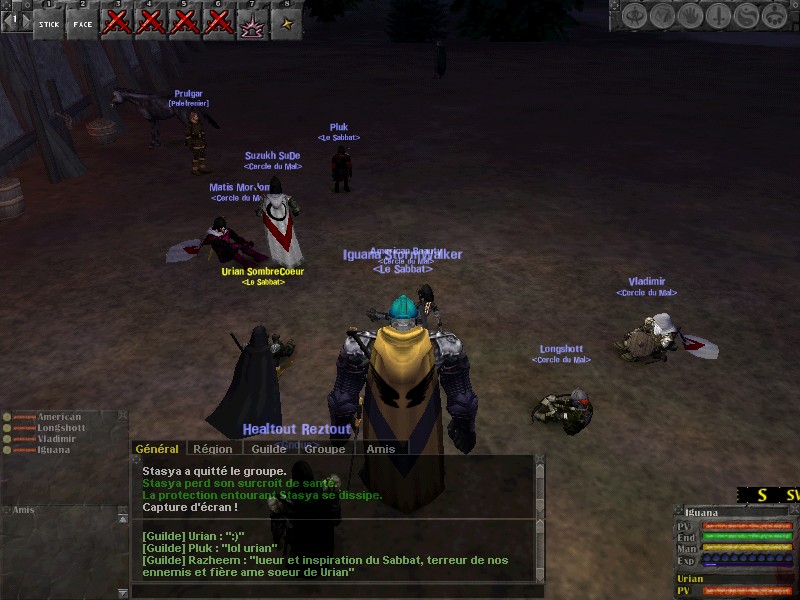Open the swirl magic icon panel
The width and height of the screenshot is (800, 600).
[745, 16]
